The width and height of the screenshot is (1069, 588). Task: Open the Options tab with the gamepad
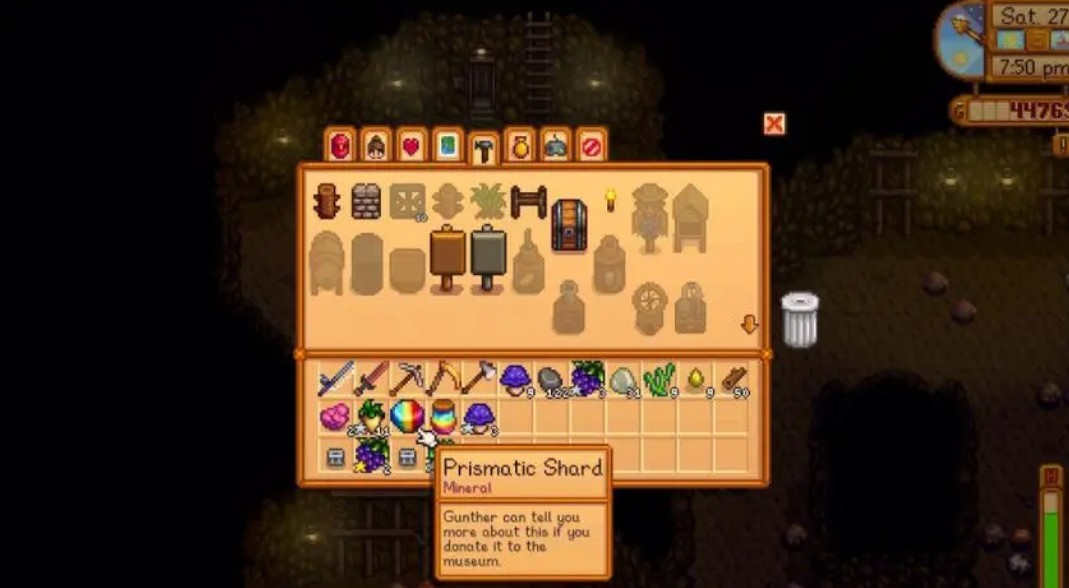tap(556, 146)
